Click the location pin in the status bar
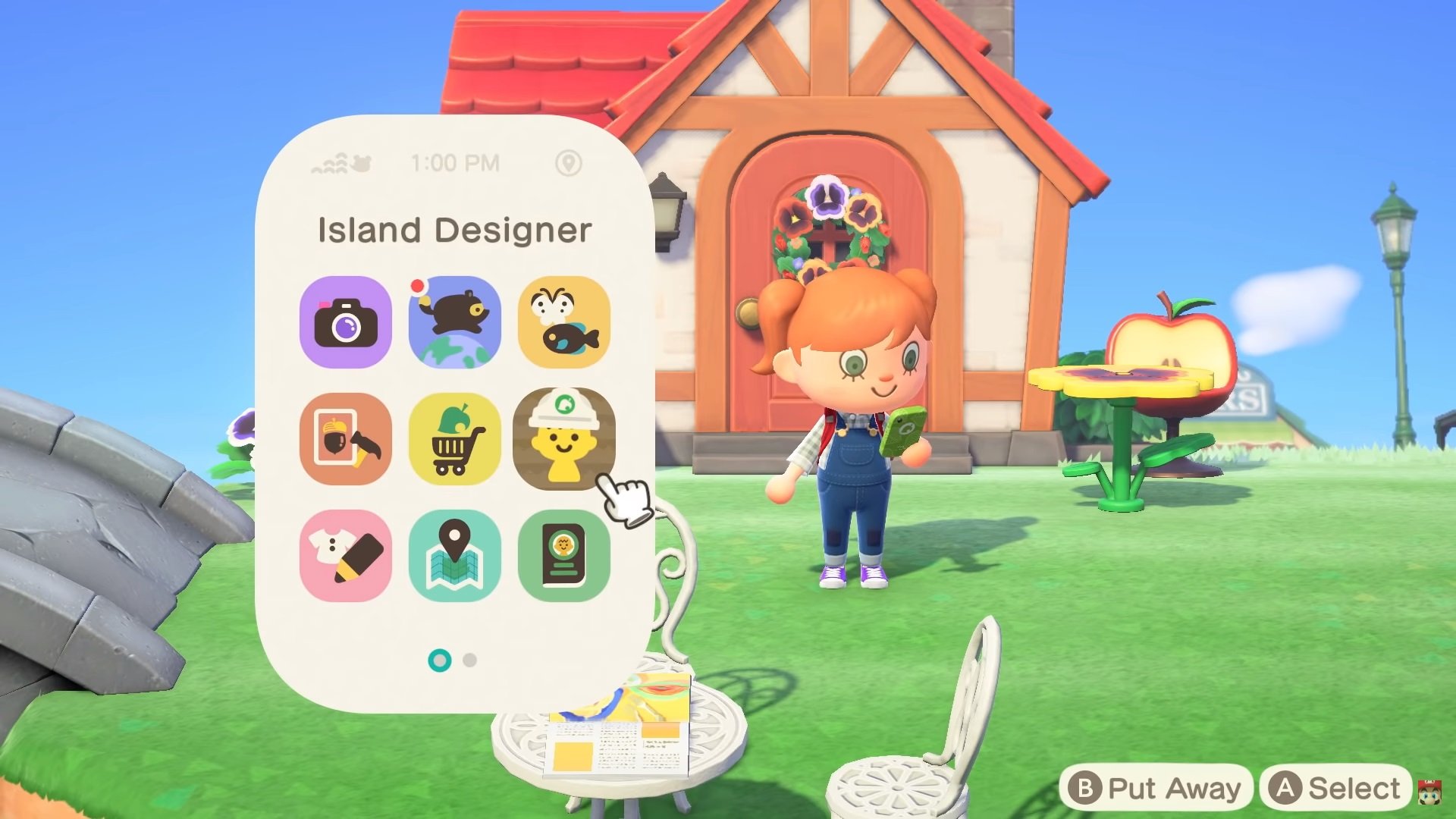 tap(570, 162)
